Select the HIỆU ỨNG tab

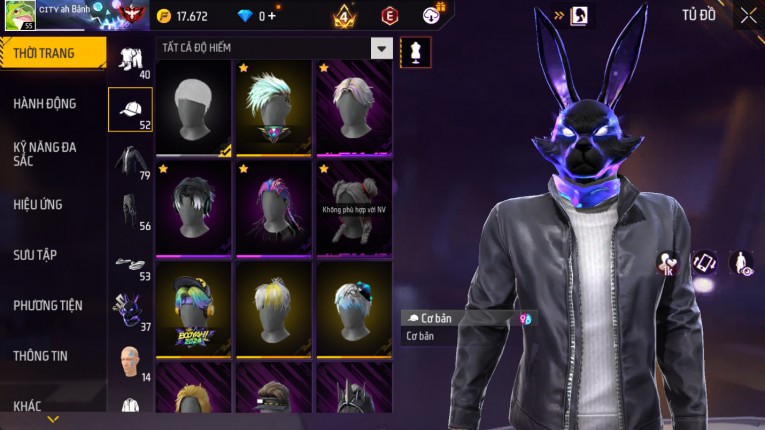(38, 204)
